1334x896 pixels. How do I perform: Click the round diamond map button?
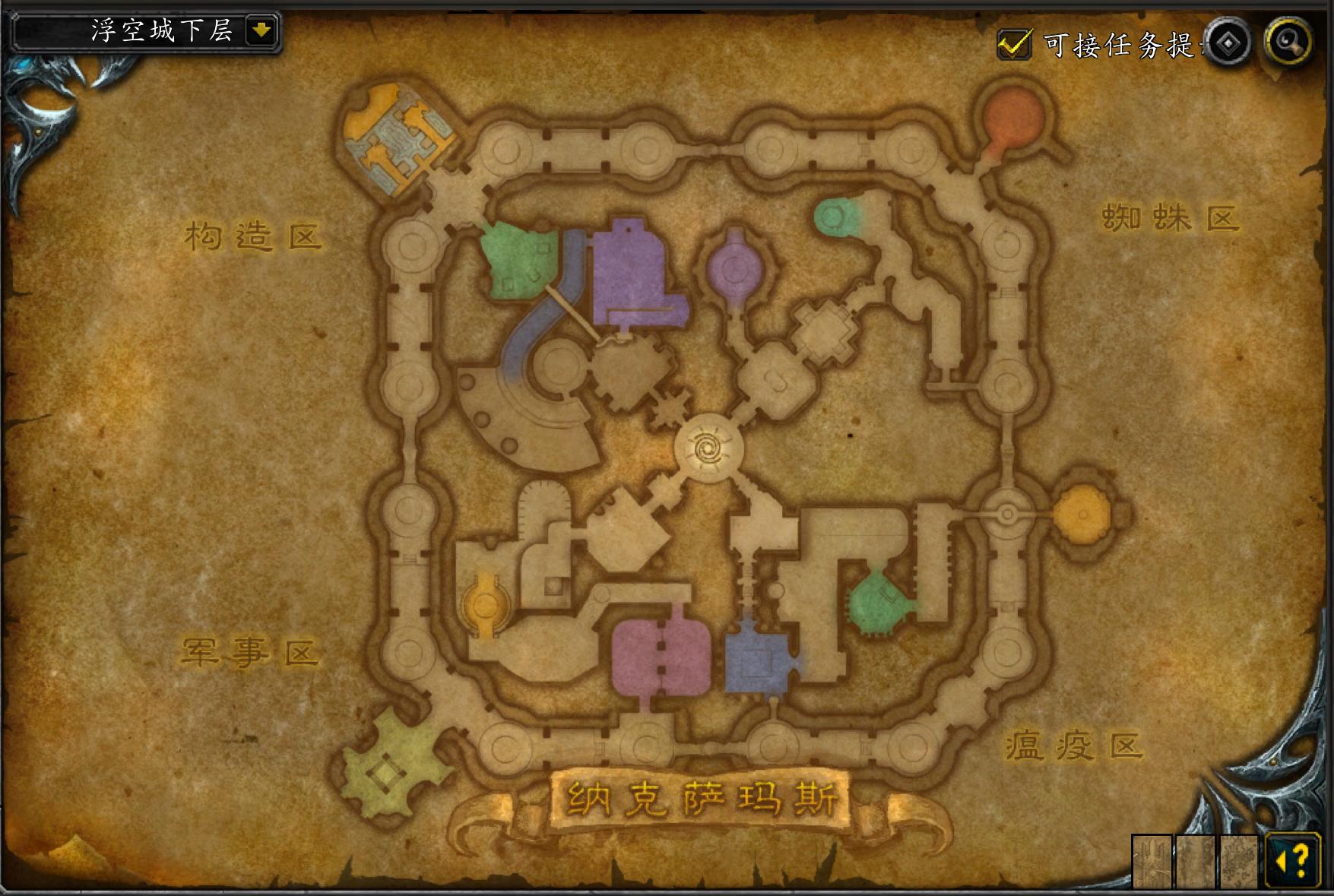[1228, 43]
